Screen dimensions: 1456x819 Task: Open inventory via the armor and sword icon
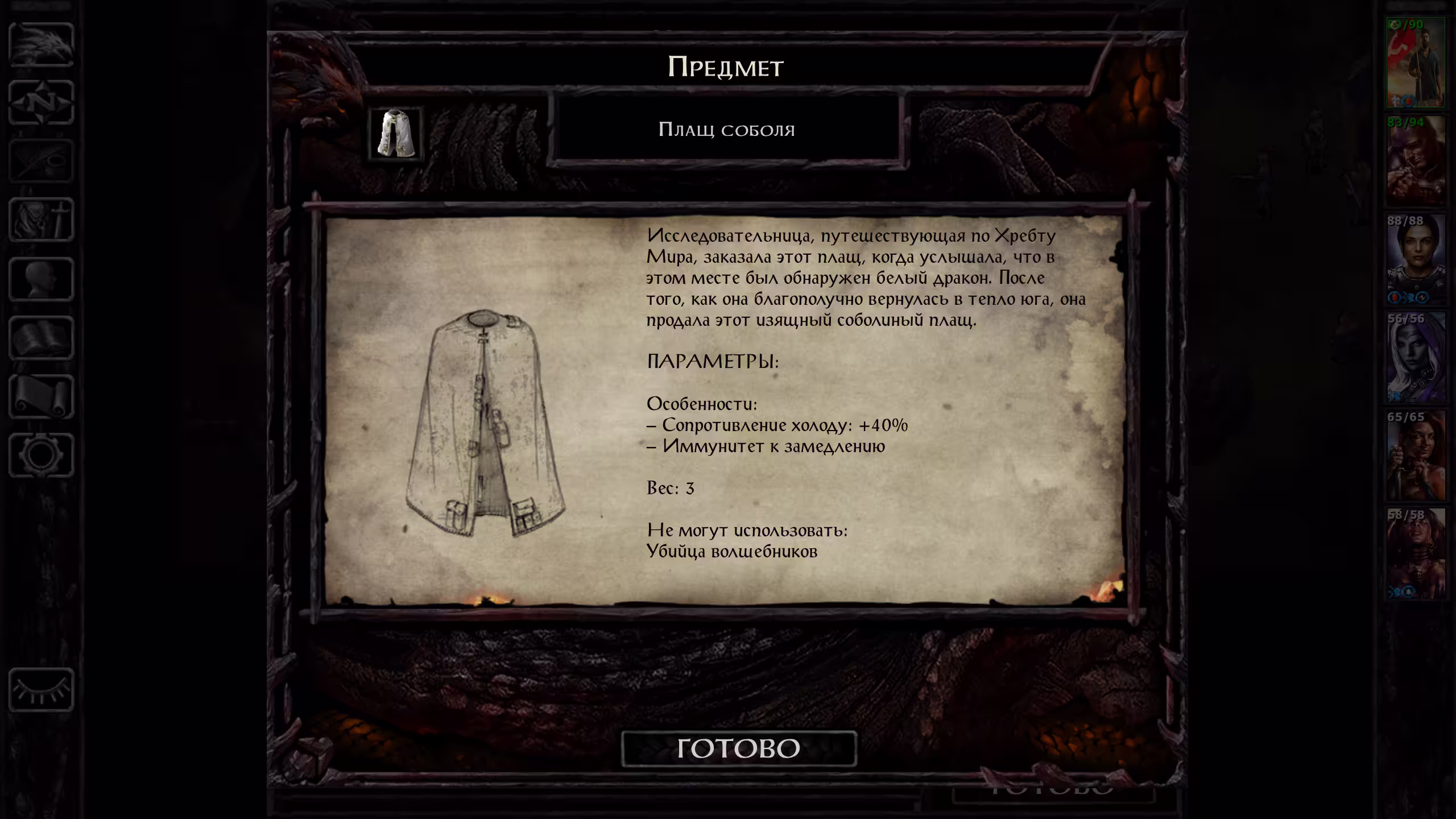(41, 220)
